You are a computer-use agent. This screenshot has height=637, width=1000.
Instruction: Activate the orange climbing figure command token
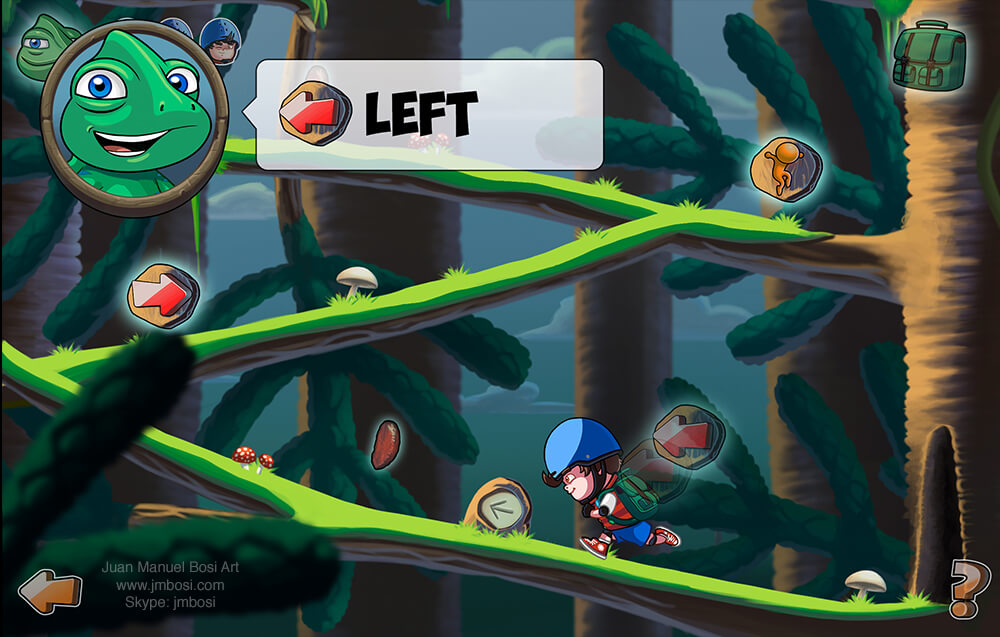(786, 163)
